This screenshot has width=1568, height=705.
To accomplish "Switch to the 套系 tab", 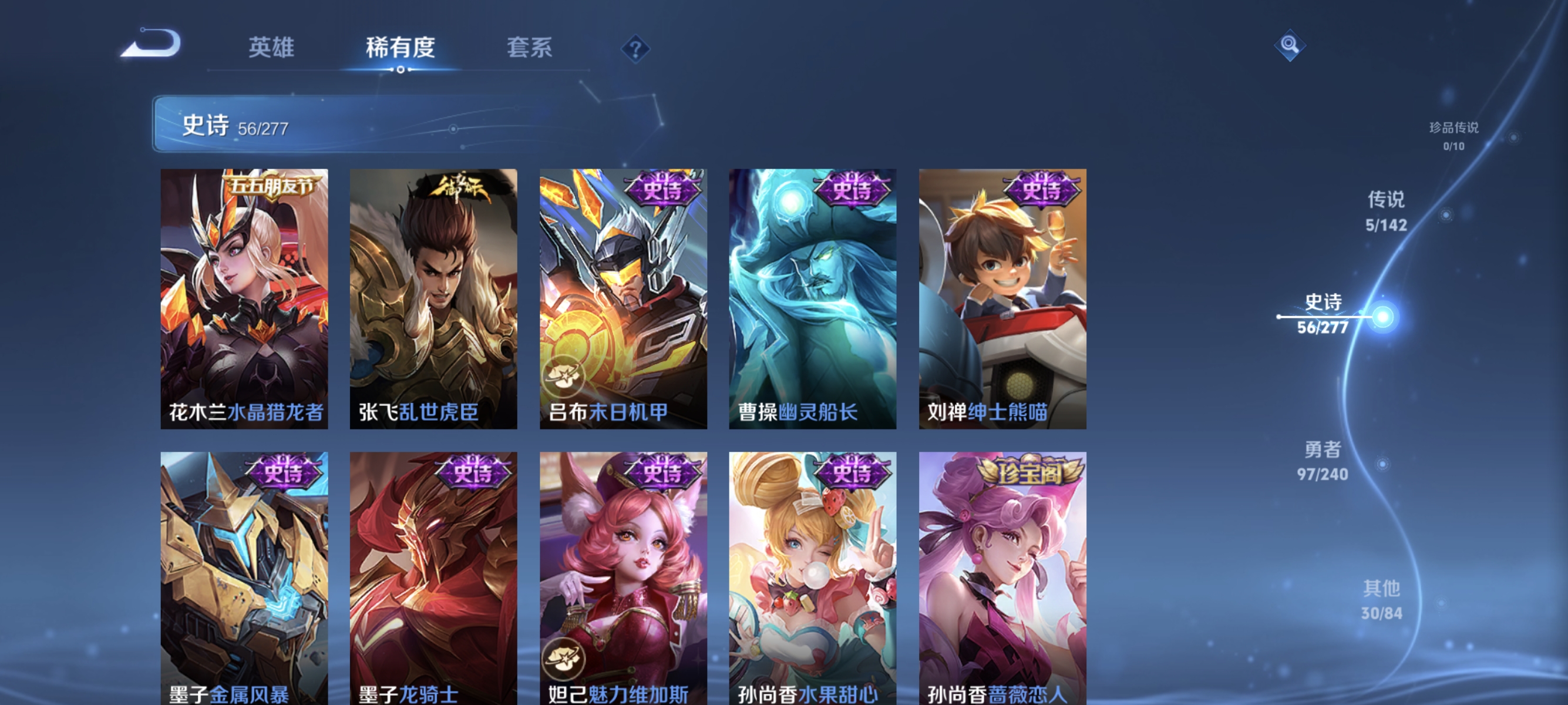I will coord(531,49).
